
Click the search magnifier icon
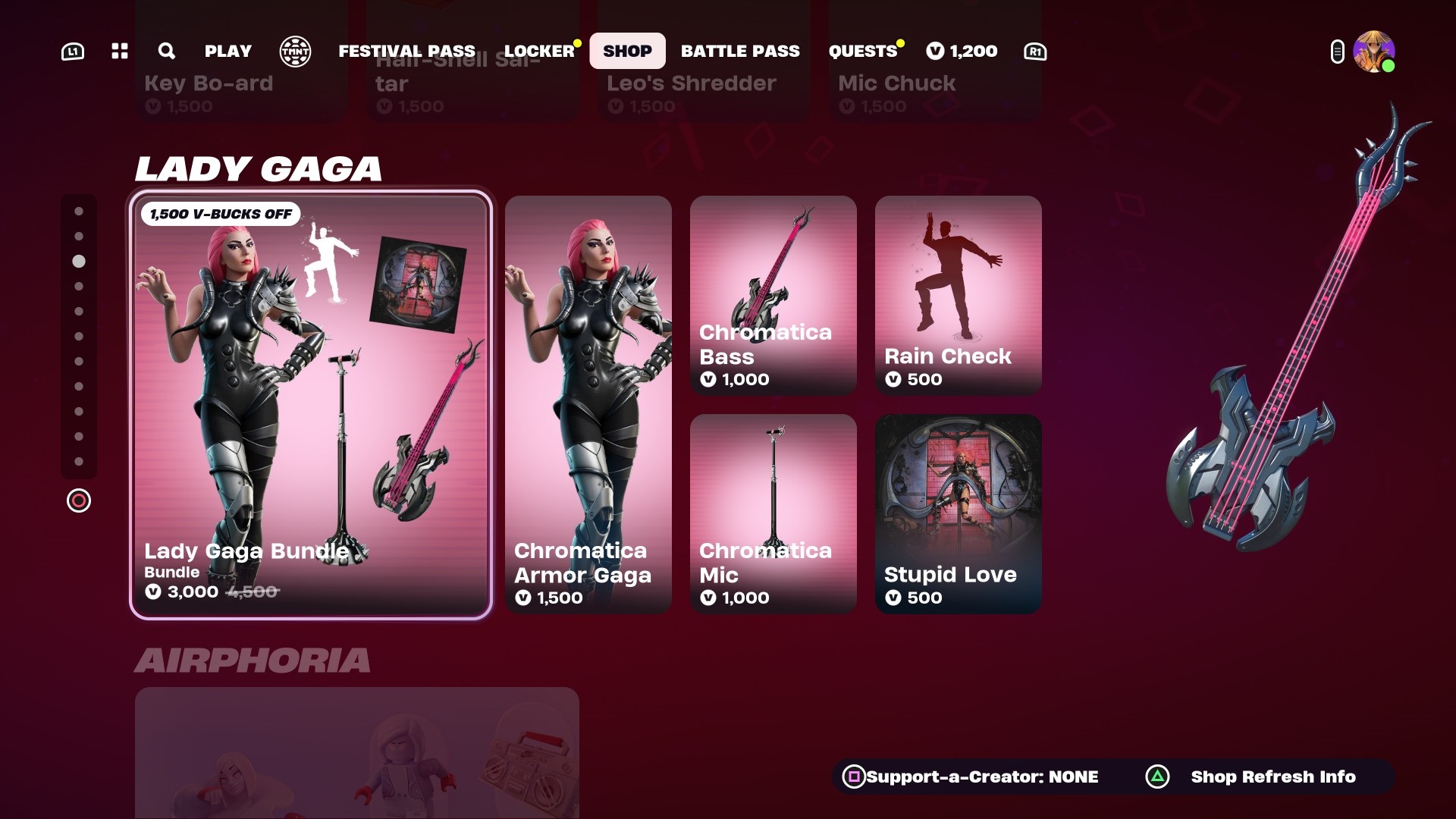166,51
